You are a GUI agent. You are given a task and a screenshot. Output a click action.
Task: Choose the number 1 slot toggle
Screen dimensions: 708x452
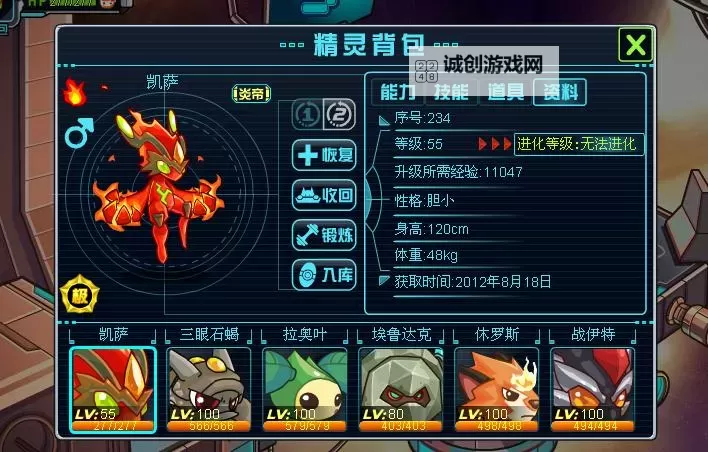[306, 115]
